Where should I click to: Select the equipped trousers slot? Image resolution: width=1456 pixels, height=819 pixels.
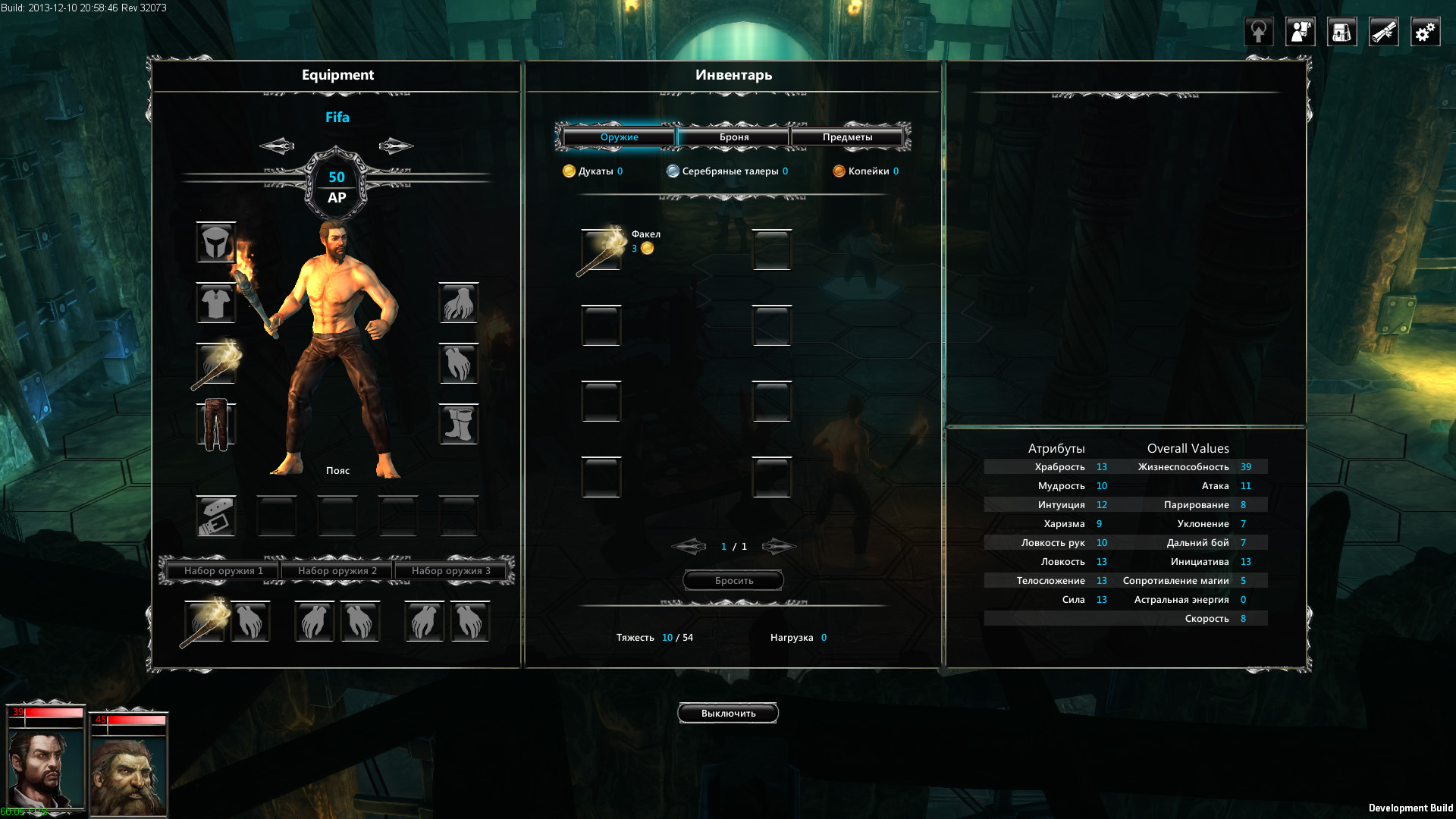tap(216, 425)
